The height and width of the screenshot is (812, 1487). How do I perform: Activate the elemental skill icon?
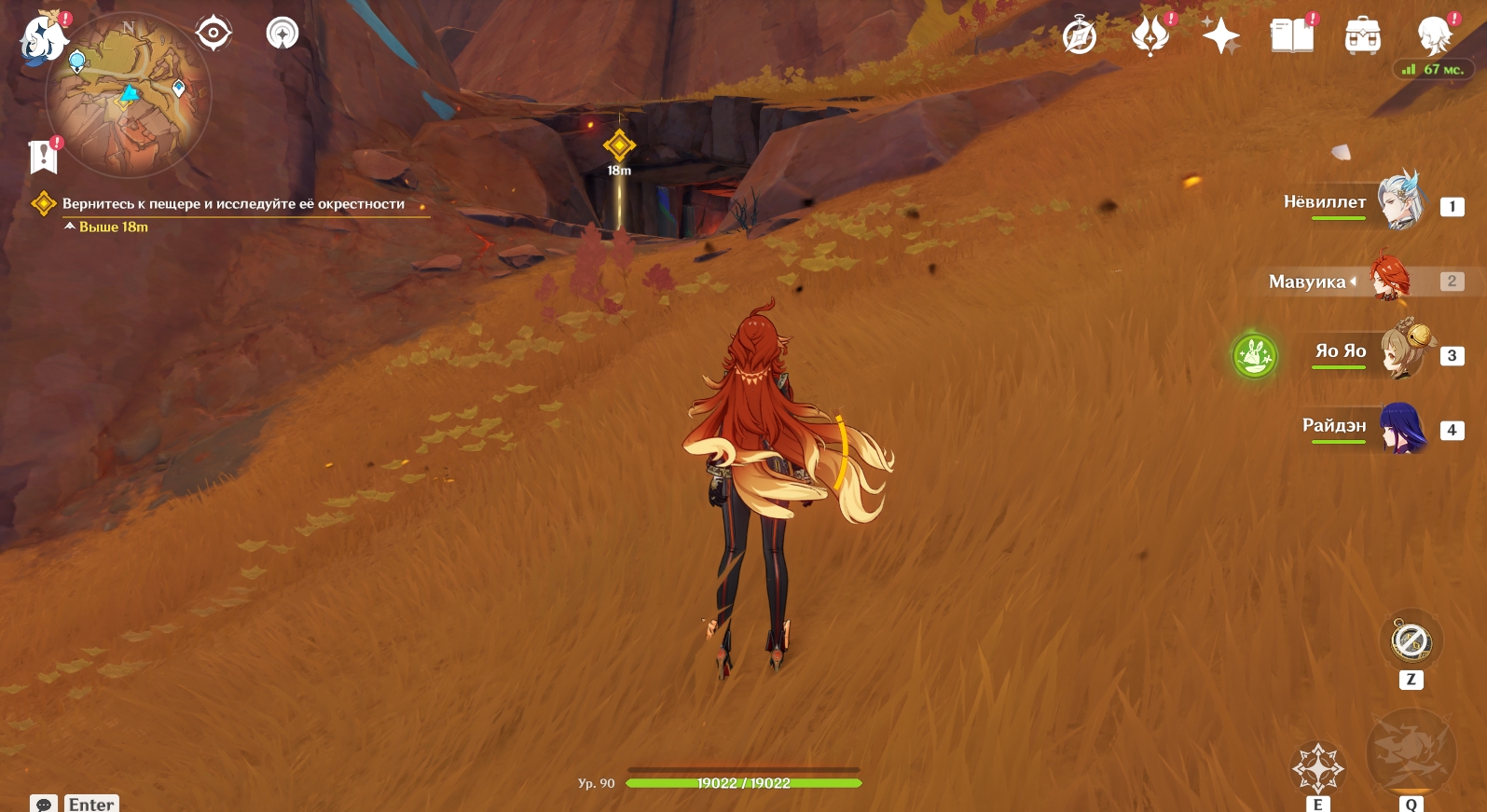click(1317, 768)
